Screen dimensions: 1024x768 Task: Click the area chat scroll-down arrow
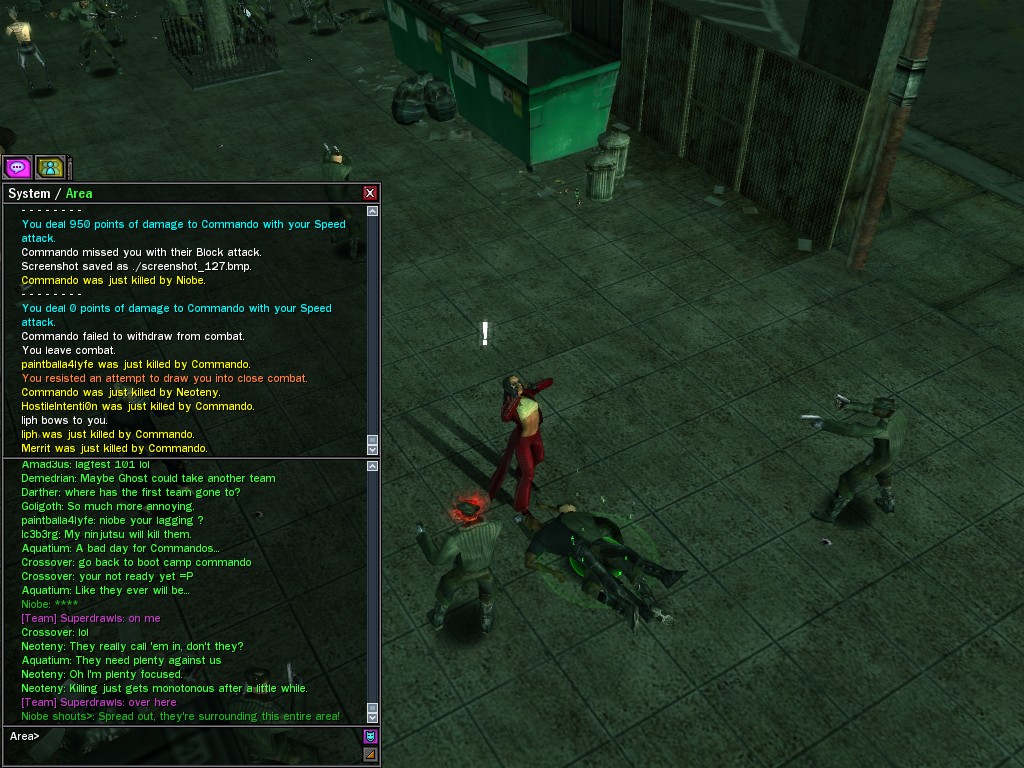(373, 717)
